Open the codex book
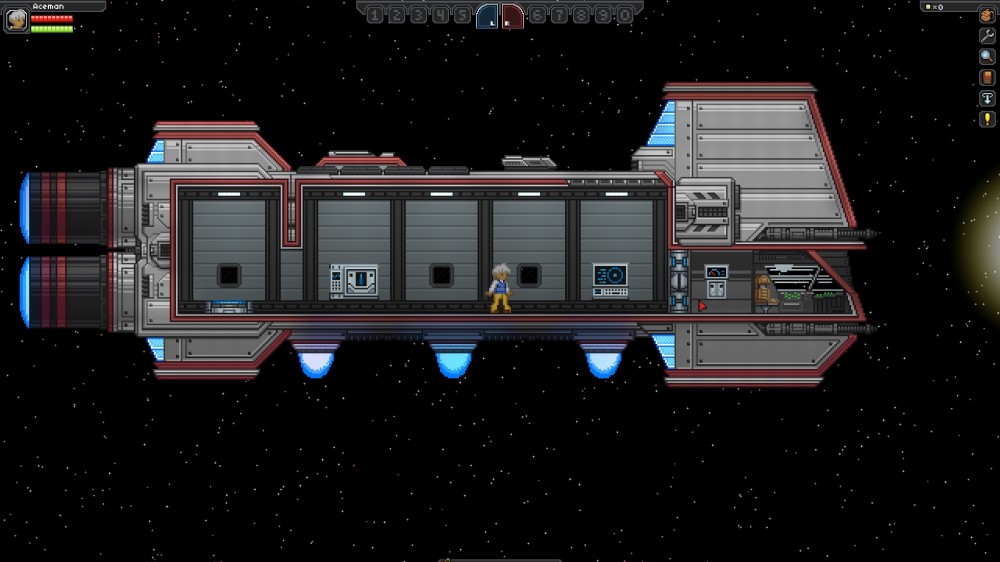The height and width of the screenshot is (562, 1000). coord(987,77)
